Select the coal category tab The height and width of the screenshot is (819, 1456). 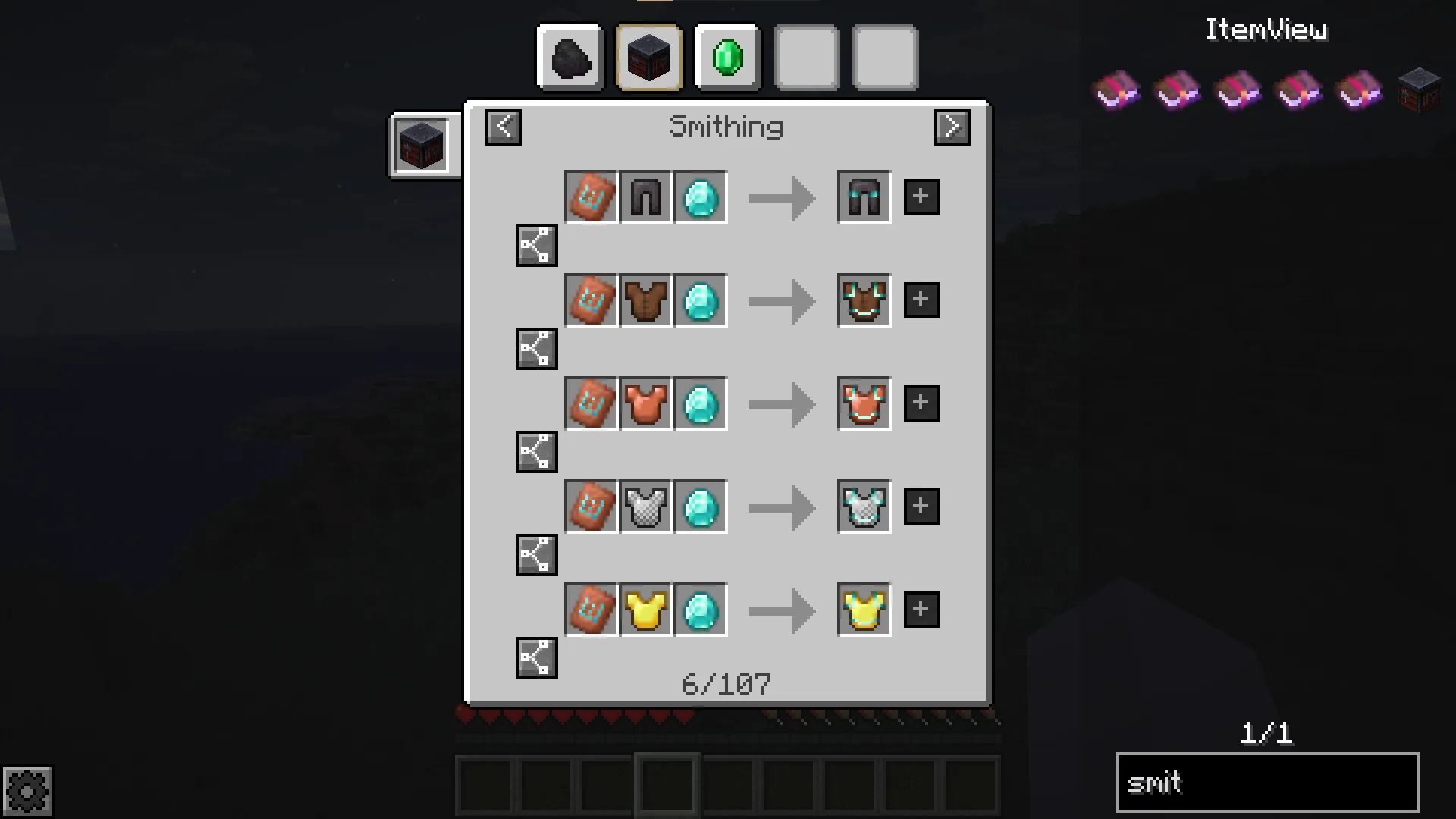(570, 58)
